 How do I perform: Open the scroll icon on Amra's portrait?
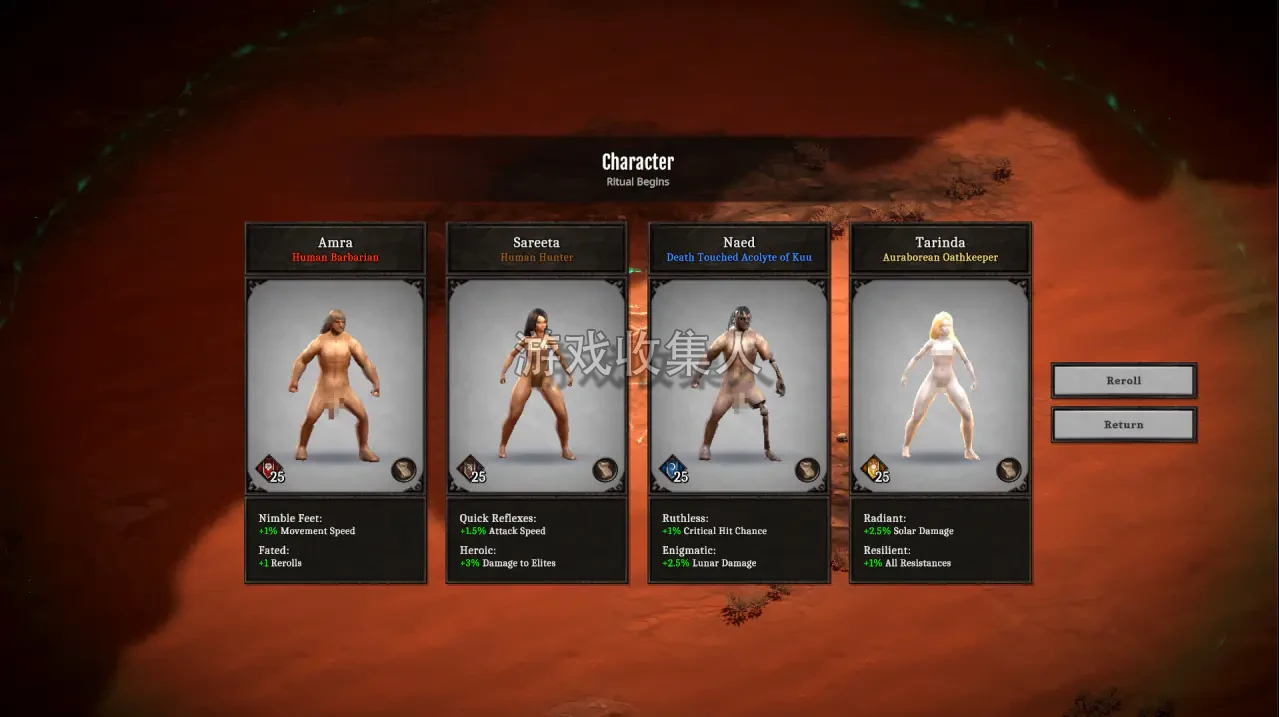(403, 470)
